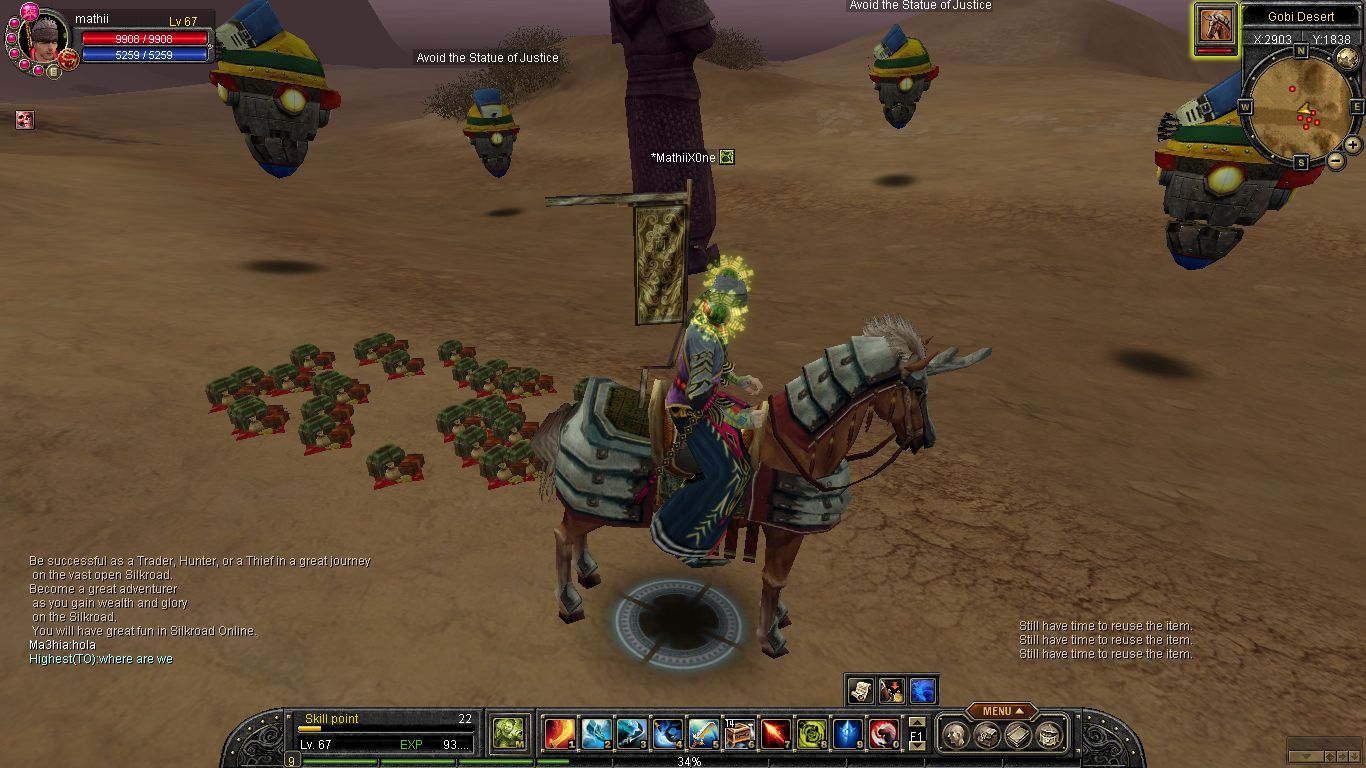Use the treasure chest item in slot 6
This screenshot has width=1366, height=768.
pyautogui.click(x=739, y=734)
